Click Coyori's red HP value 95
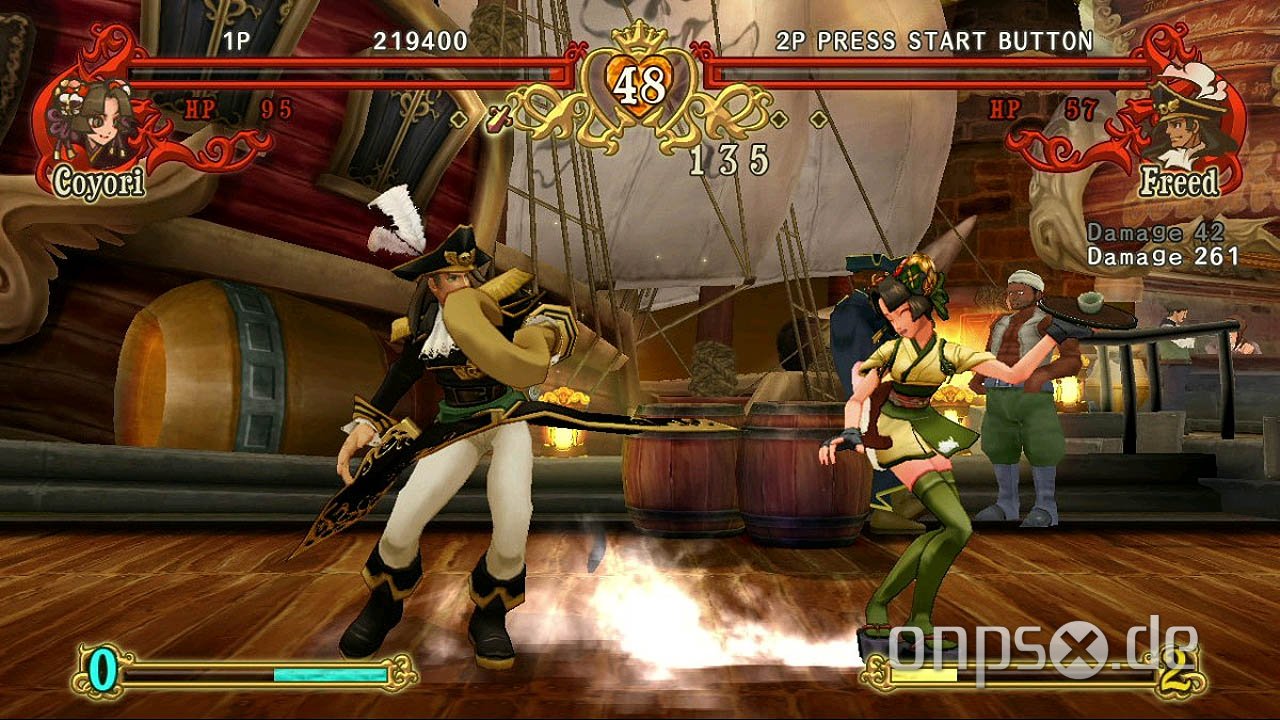Image resolution: width=1280 pixels, height=720 pixels. tap(275, 107)
